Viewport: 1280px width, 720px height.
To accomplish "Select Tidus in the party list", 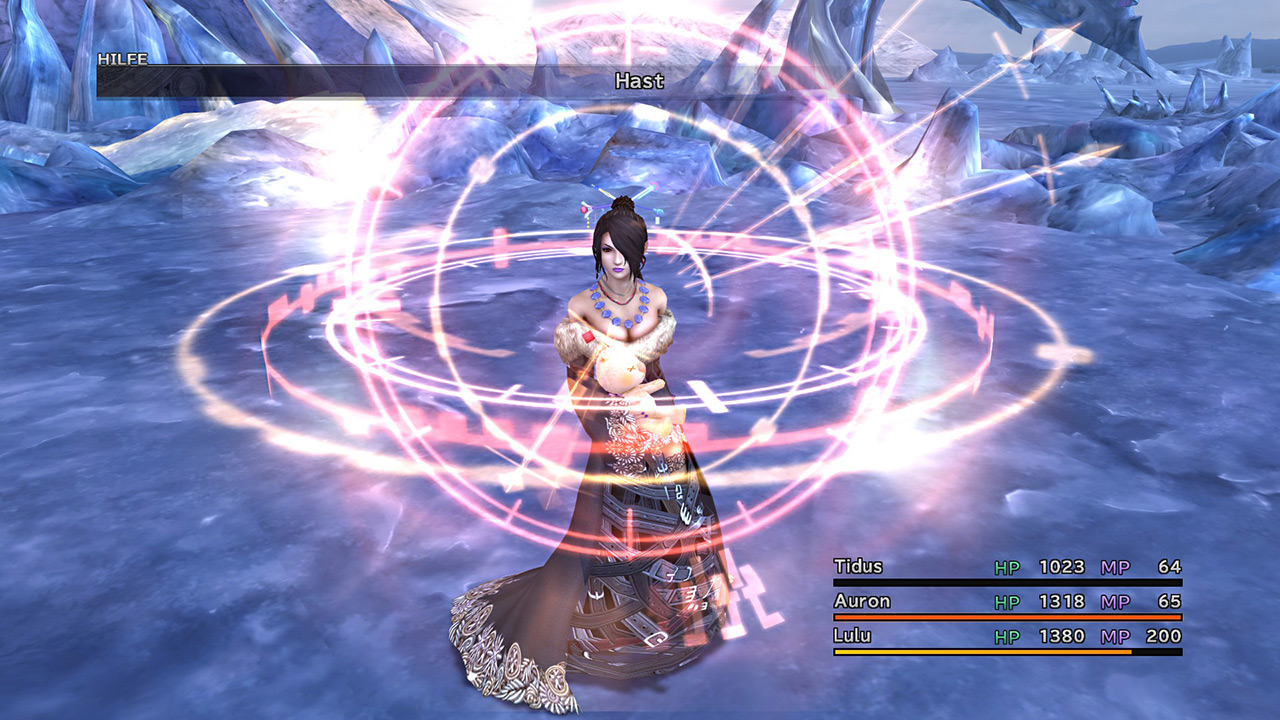I will tap(859, 567).
